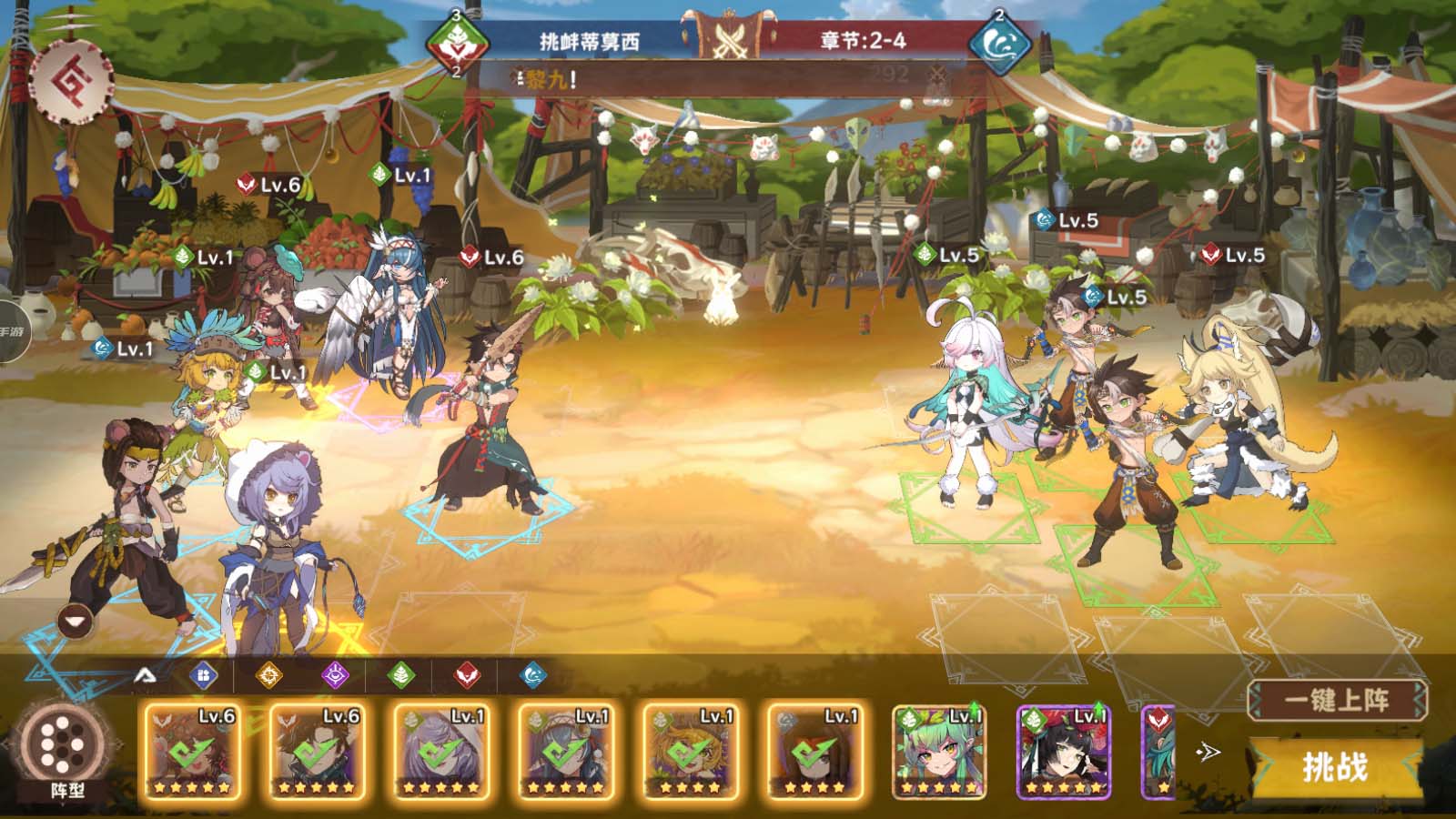
Task: Deselect the purple-haired Lv.1 hero card
Action: (440, 752)
